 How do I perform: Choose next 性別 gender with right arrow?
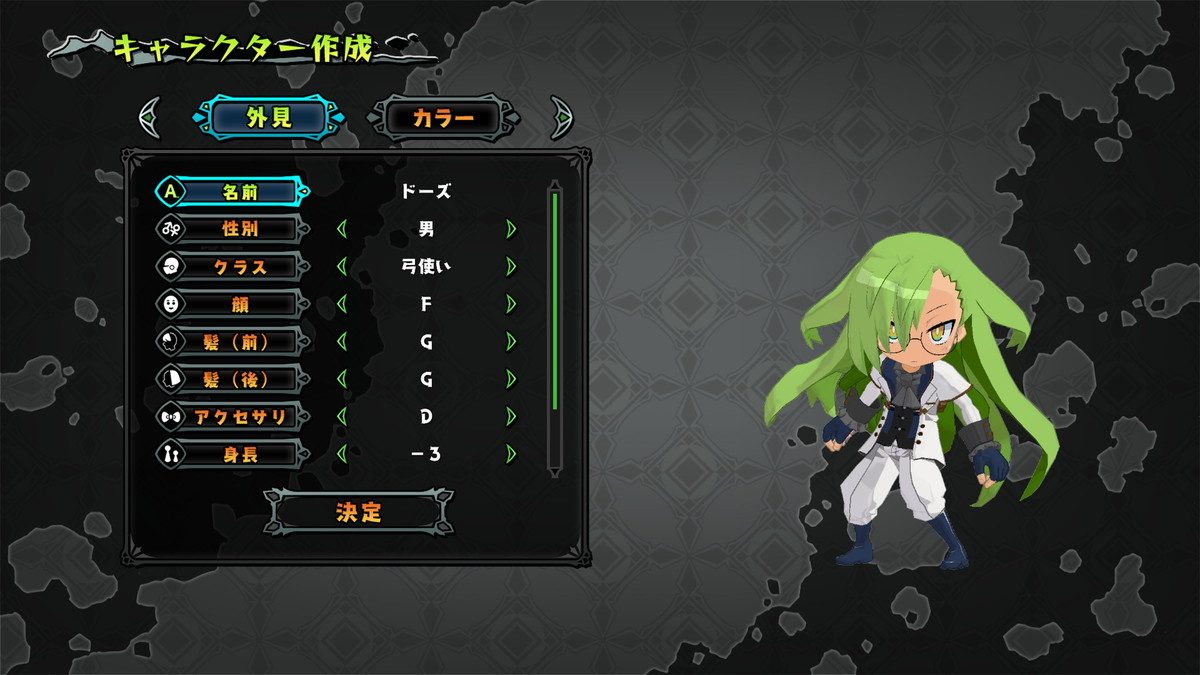click(x=512, y=229)
